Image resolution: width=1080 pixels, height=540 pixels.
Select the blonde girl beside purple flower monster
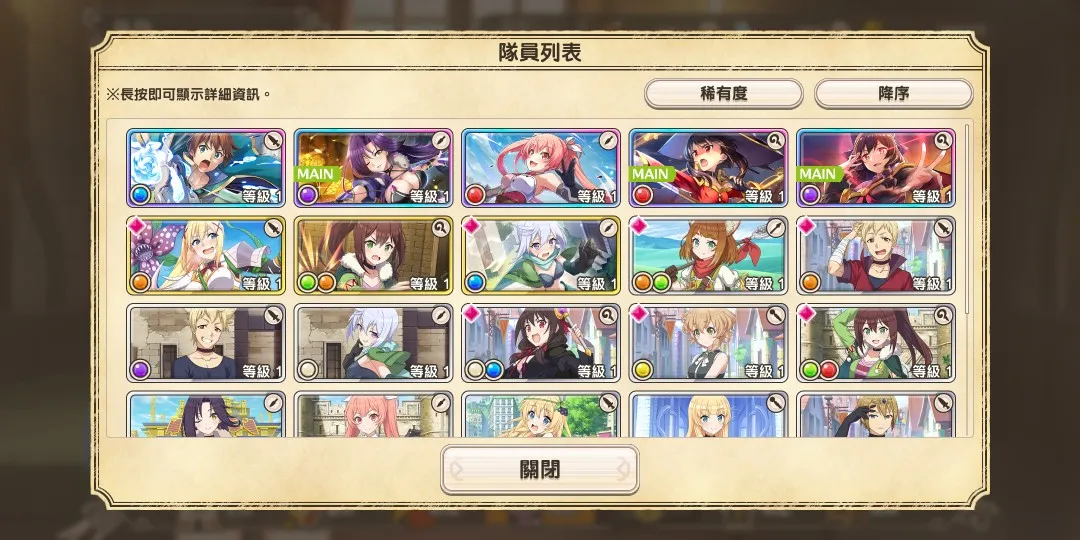205,255
